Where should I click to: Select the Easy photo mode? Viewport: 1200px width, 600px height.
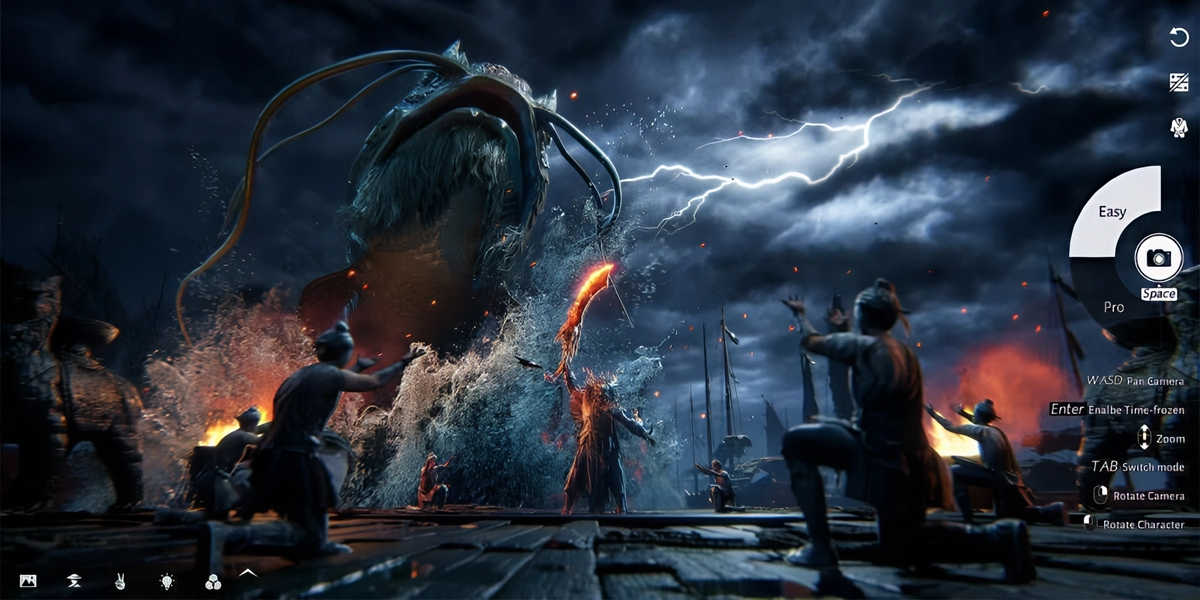point(1112,212)
